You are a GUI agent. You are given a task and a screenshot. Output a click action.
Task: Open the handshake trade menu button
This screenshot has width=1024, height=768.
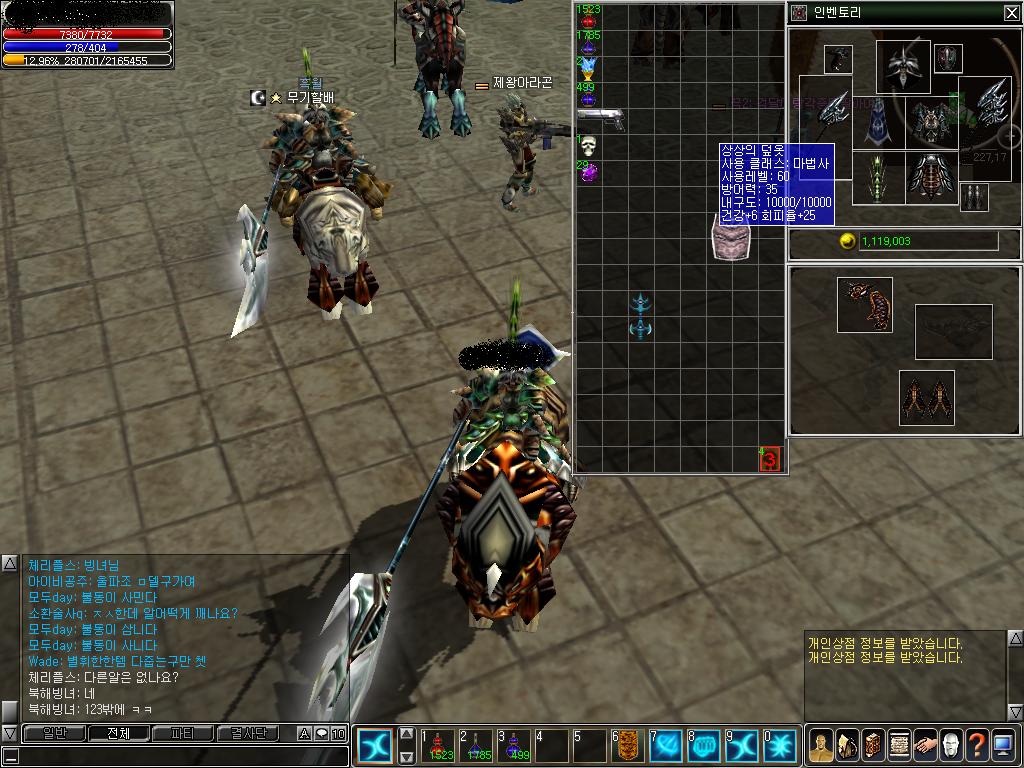point(924,745)
